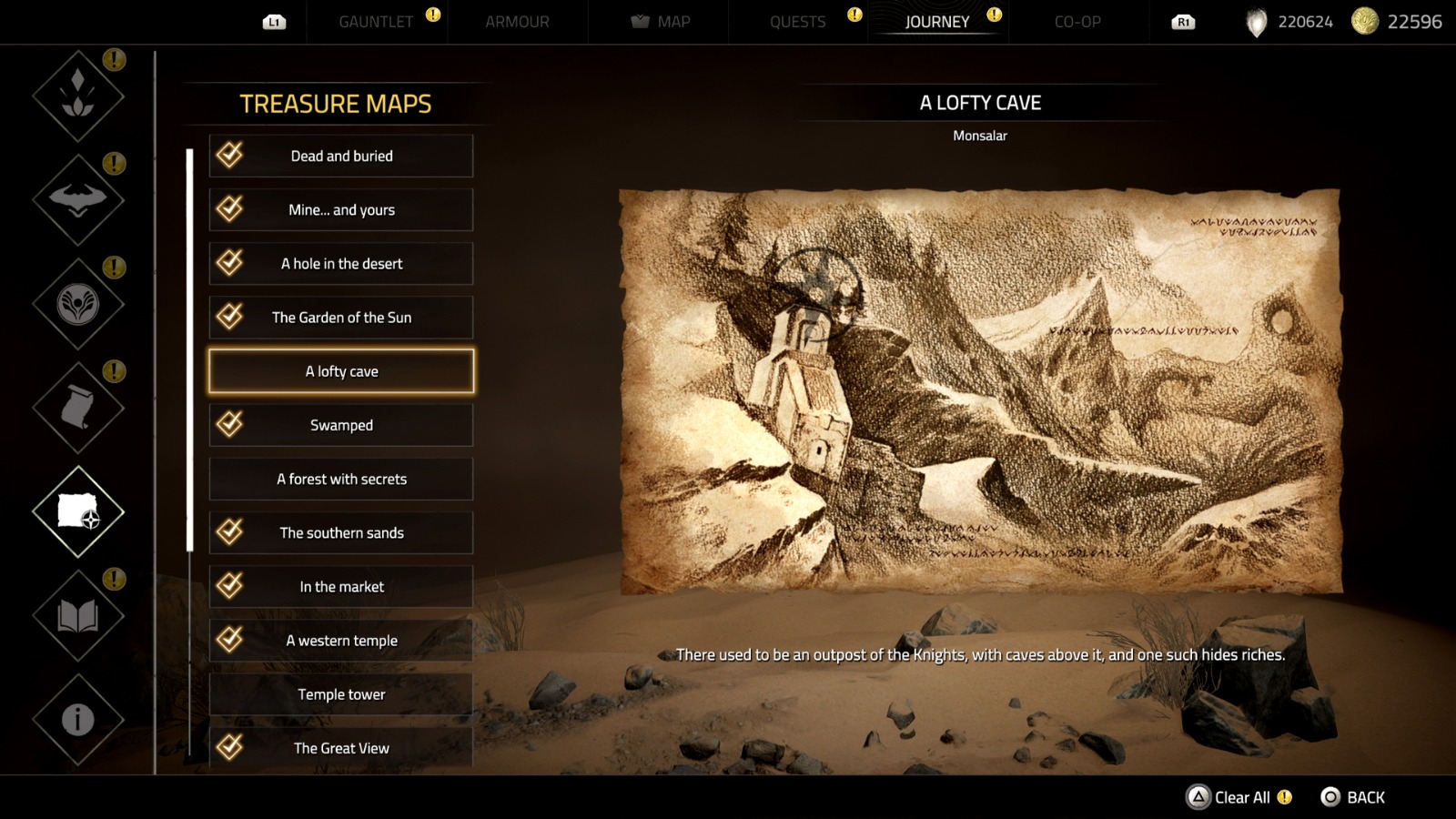Open the CO-OP tab
The width and height of the screenshot is (1456, 819).
pos(1079,22)
